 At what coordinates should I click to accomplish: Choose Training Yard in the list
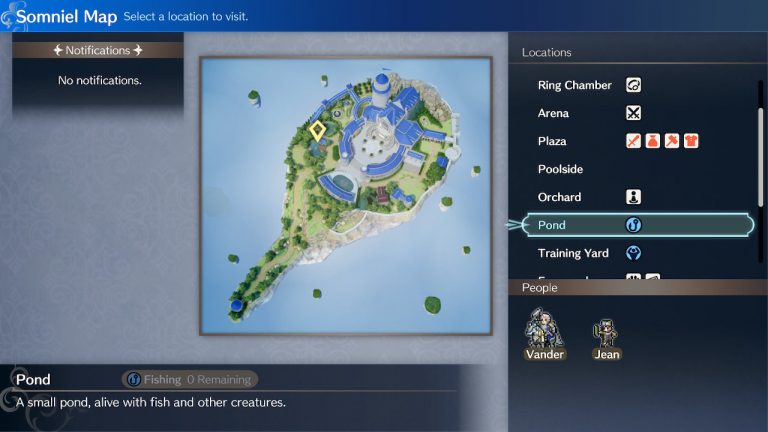click(x=573, y=253)
